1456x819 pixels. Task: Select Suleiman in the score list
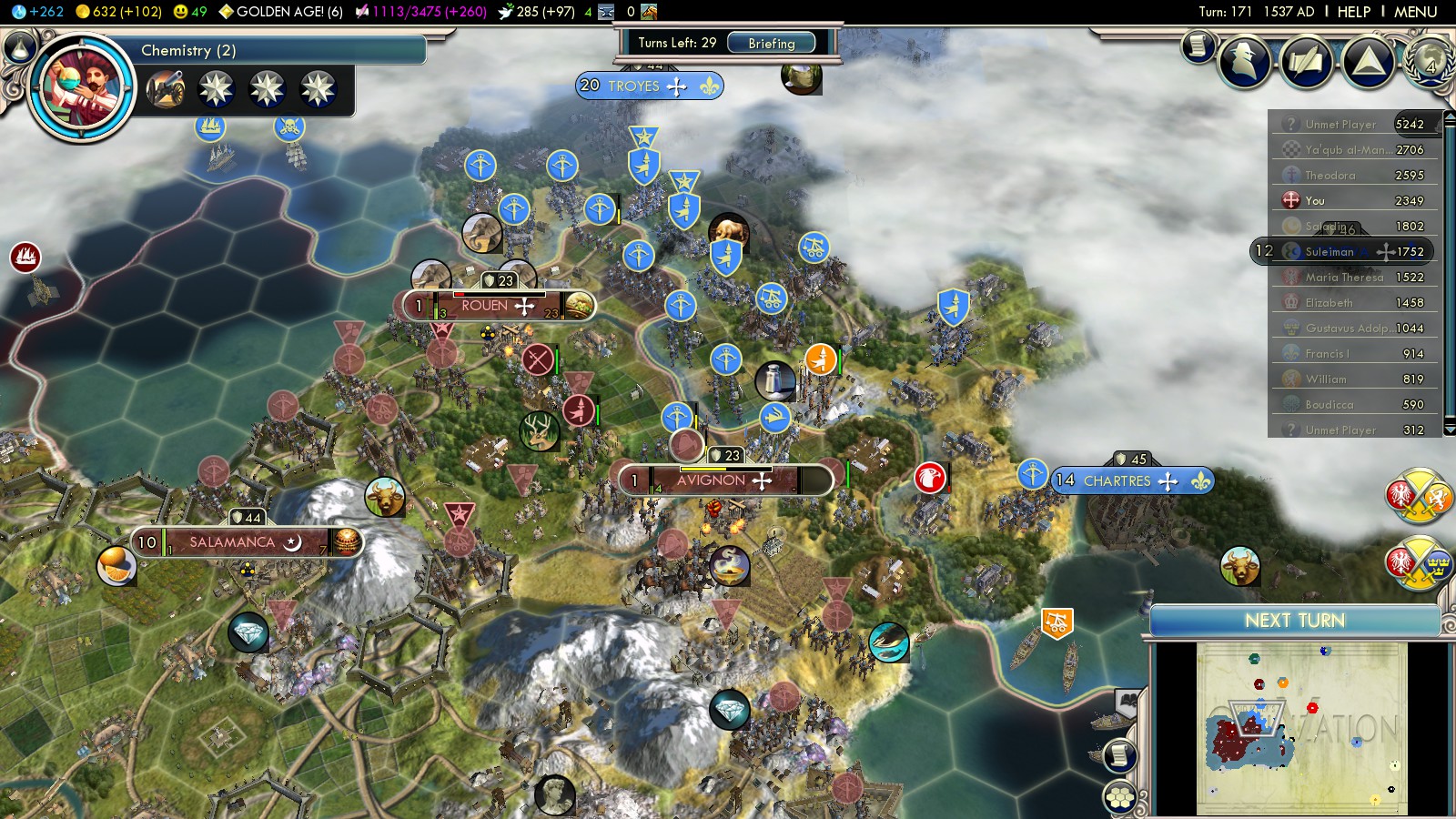tap(1330, 251)
